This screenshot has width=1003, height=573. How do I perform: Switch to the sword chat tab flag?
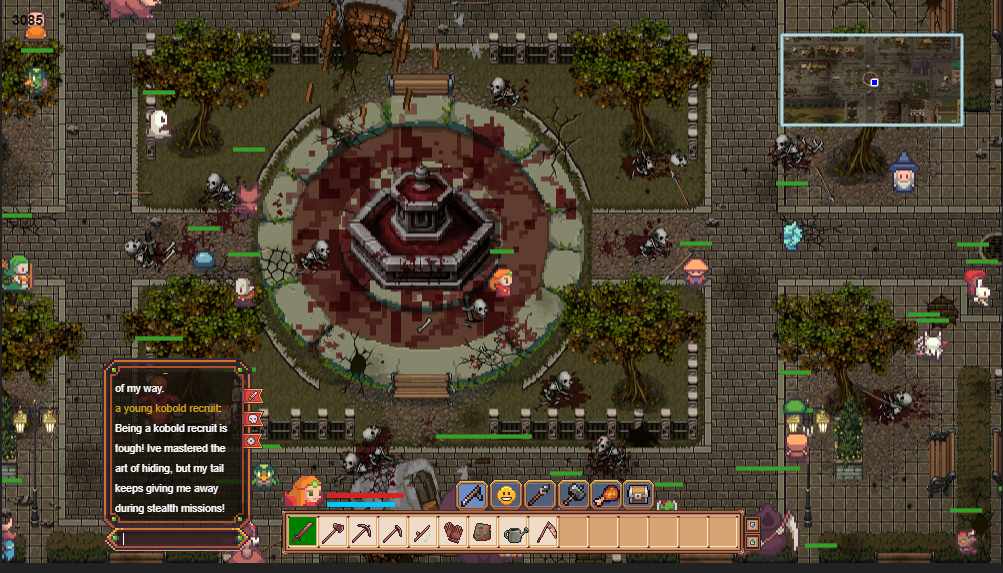(x=253, y=397)
